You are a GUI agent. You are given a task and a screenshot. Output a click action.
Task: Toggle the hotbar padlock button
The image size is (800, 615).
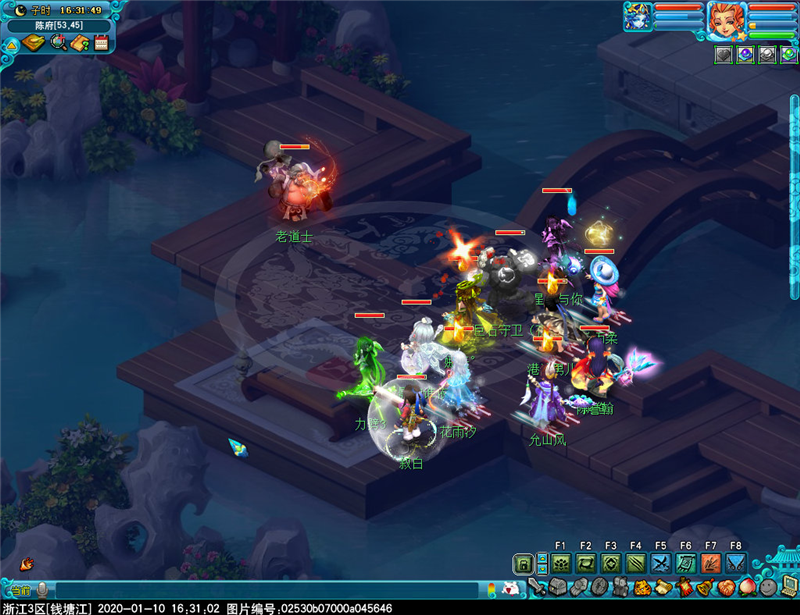(523, 563)
